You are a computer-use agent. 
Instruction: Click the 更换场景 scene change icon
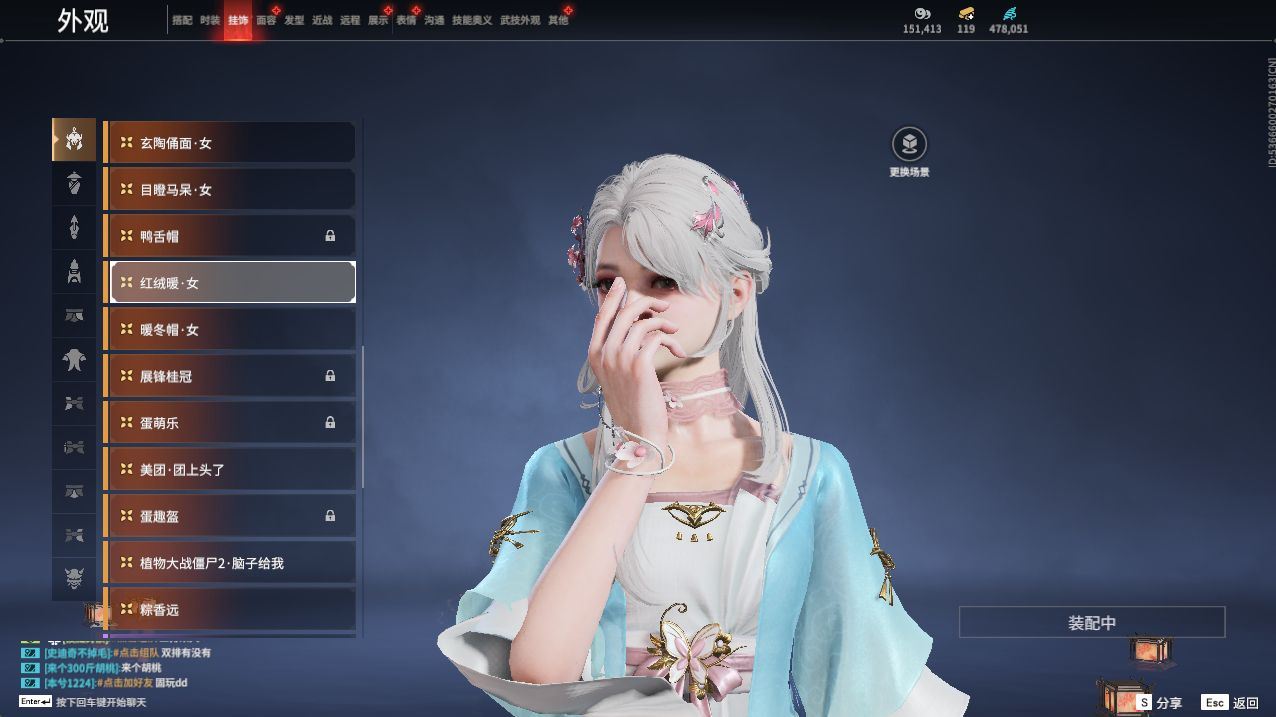909,146
